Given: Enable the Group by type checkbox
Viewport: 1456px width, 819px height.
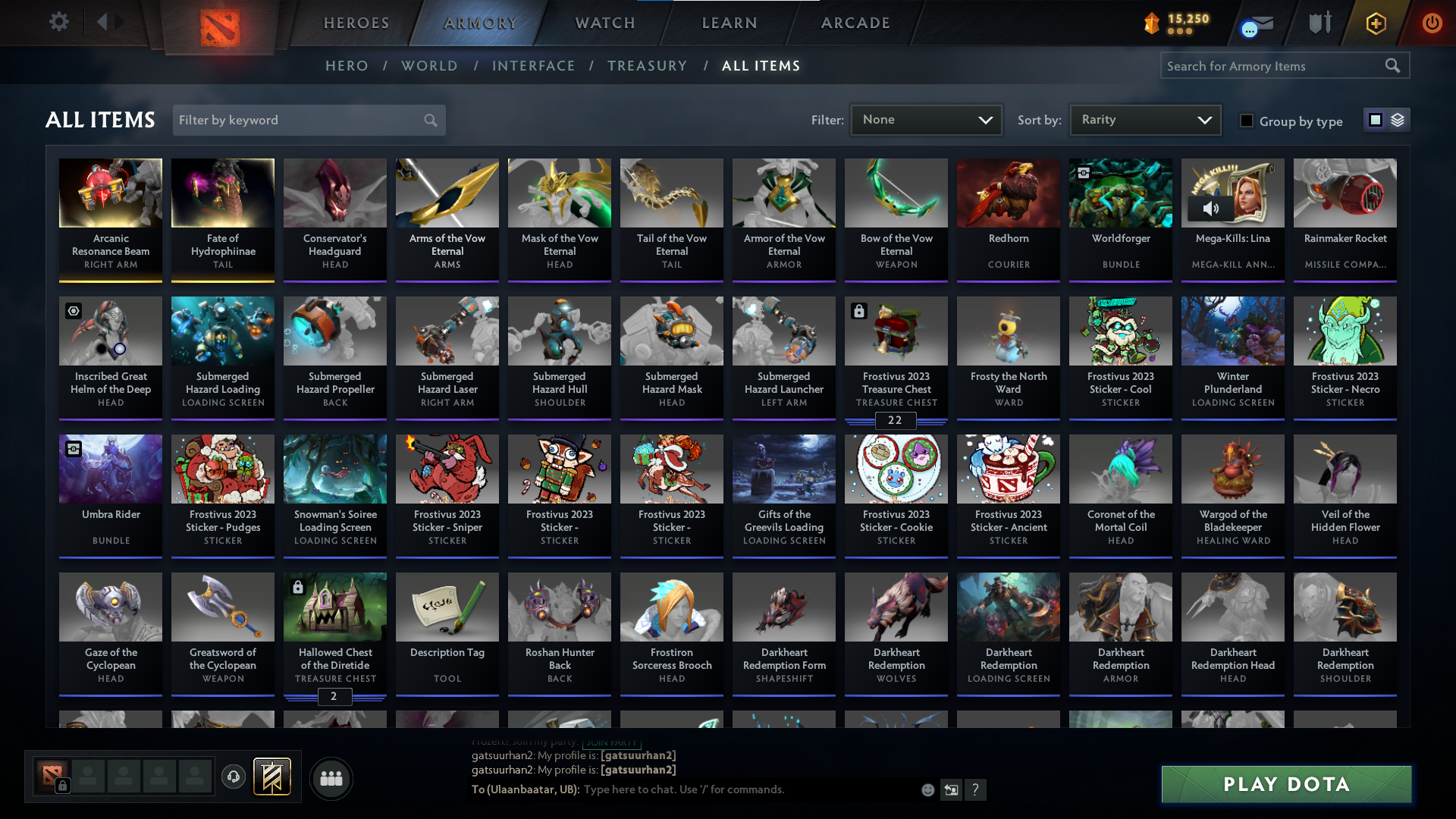Looking at the screenshot, I should tap(1246, 121).
